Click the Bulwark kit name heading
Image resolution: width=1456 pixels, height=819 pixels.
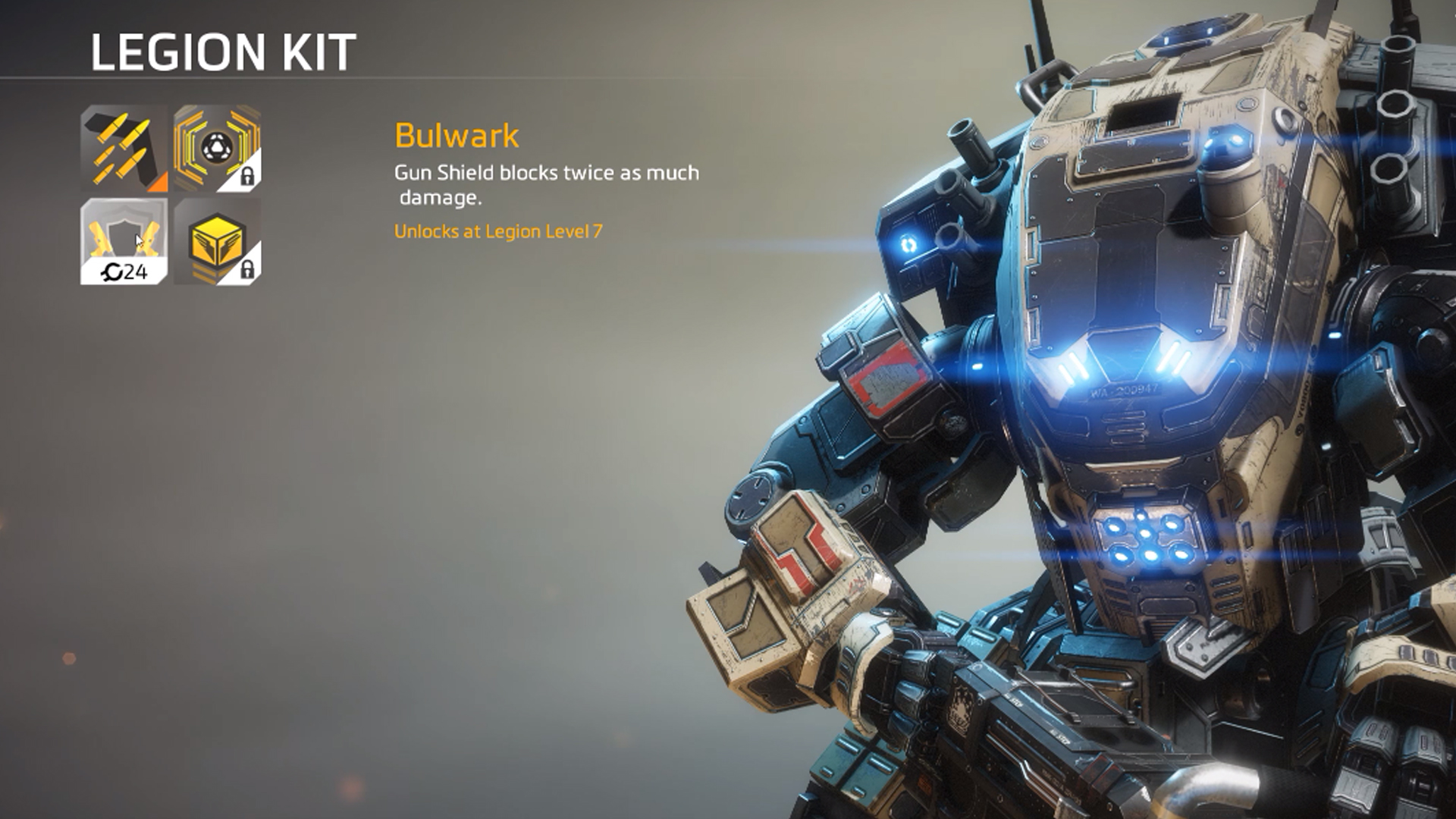click(x=455, y=136)
